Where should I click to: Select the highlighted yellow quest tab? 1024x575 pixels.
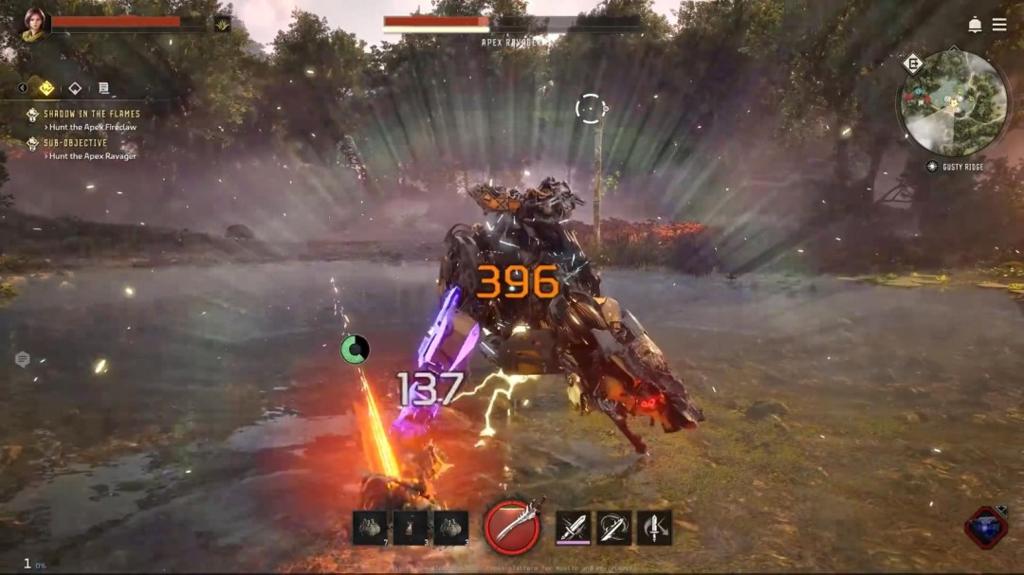[46, 88]
